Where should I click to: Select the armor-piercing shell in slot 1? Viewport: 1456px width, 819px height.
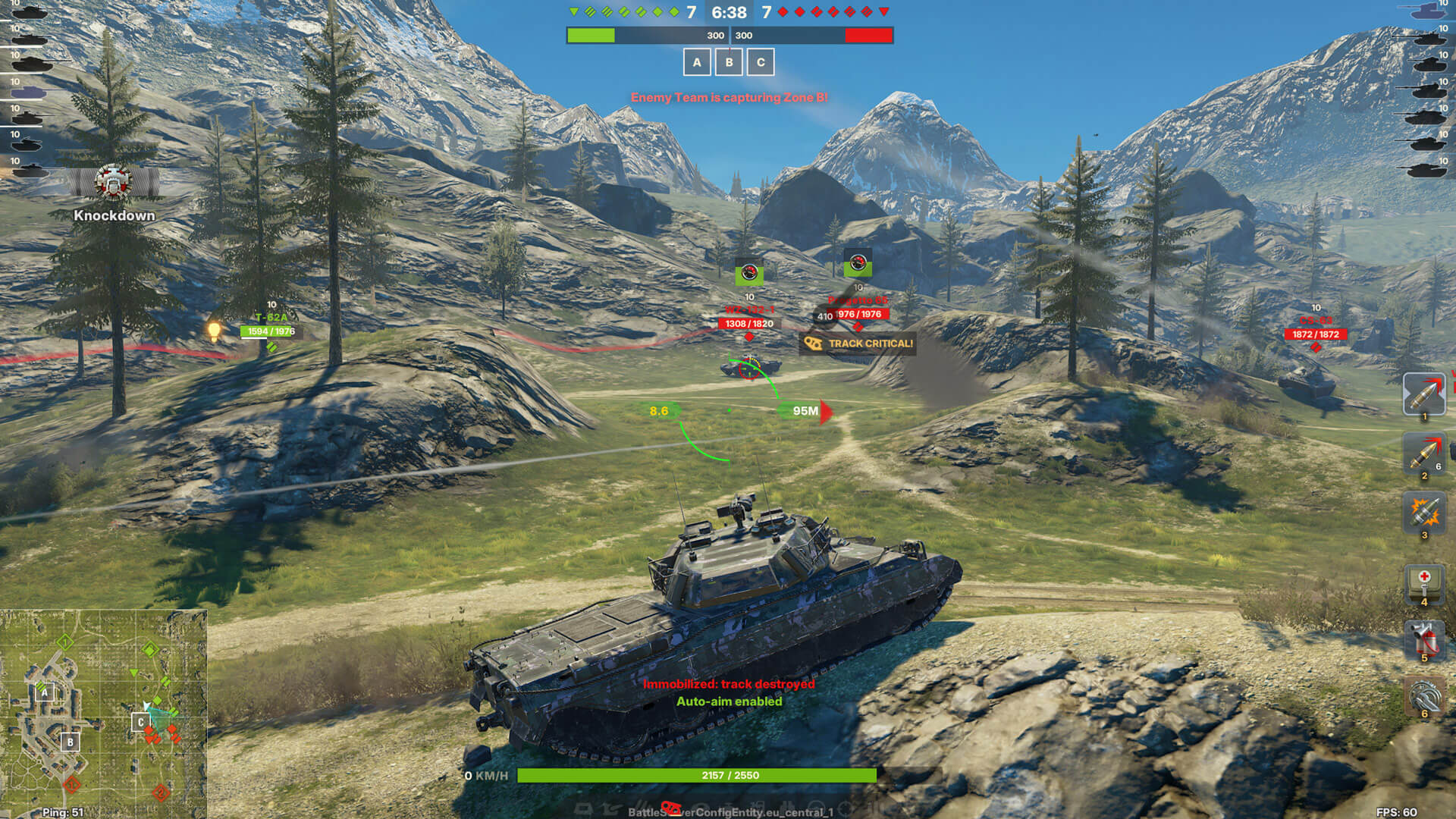click(x=1423, y=394)
